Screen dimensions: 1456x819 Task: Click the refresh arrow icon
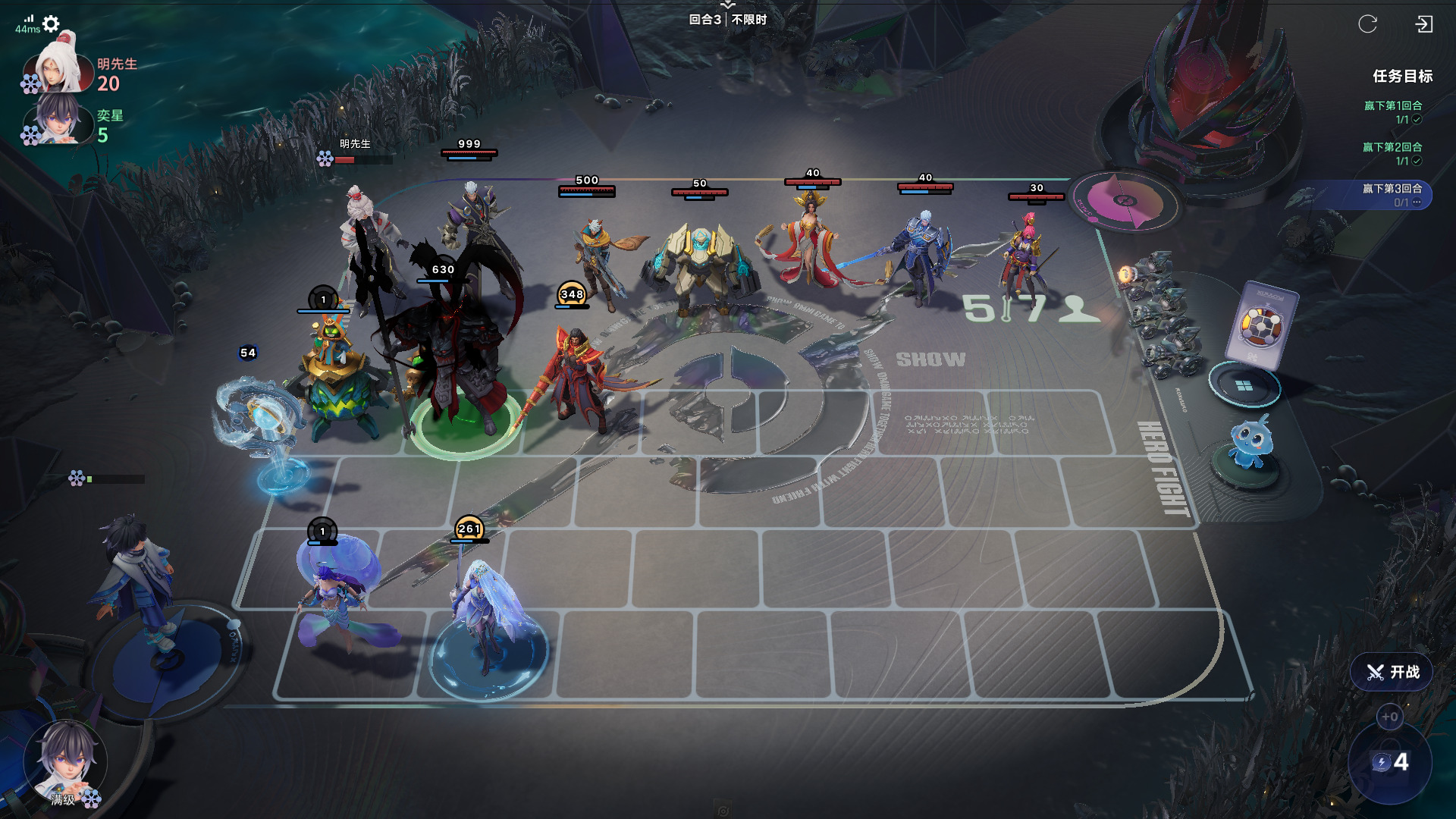click(1367, 24)
